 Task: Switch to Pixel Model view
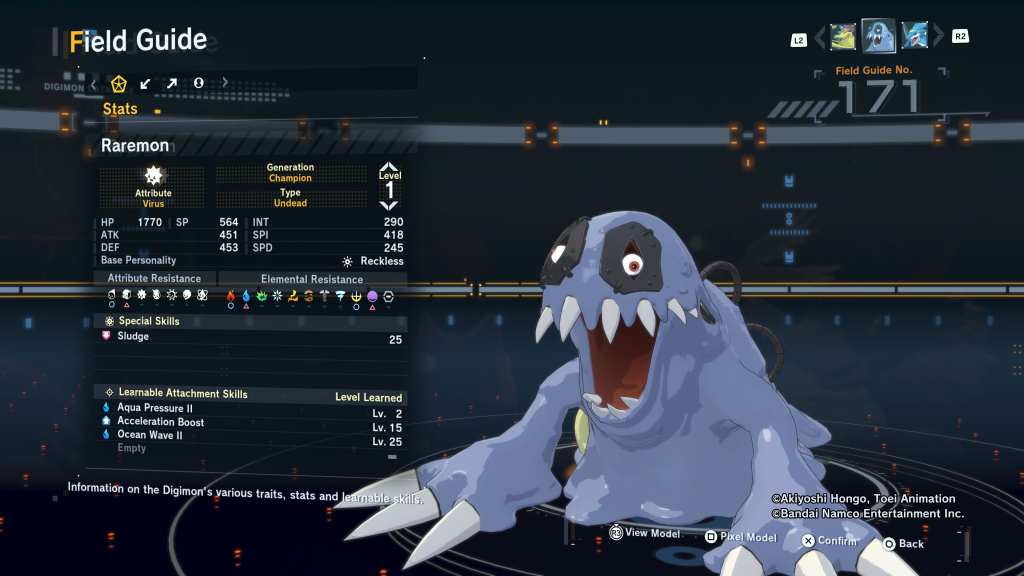click(x=740, y=537)
